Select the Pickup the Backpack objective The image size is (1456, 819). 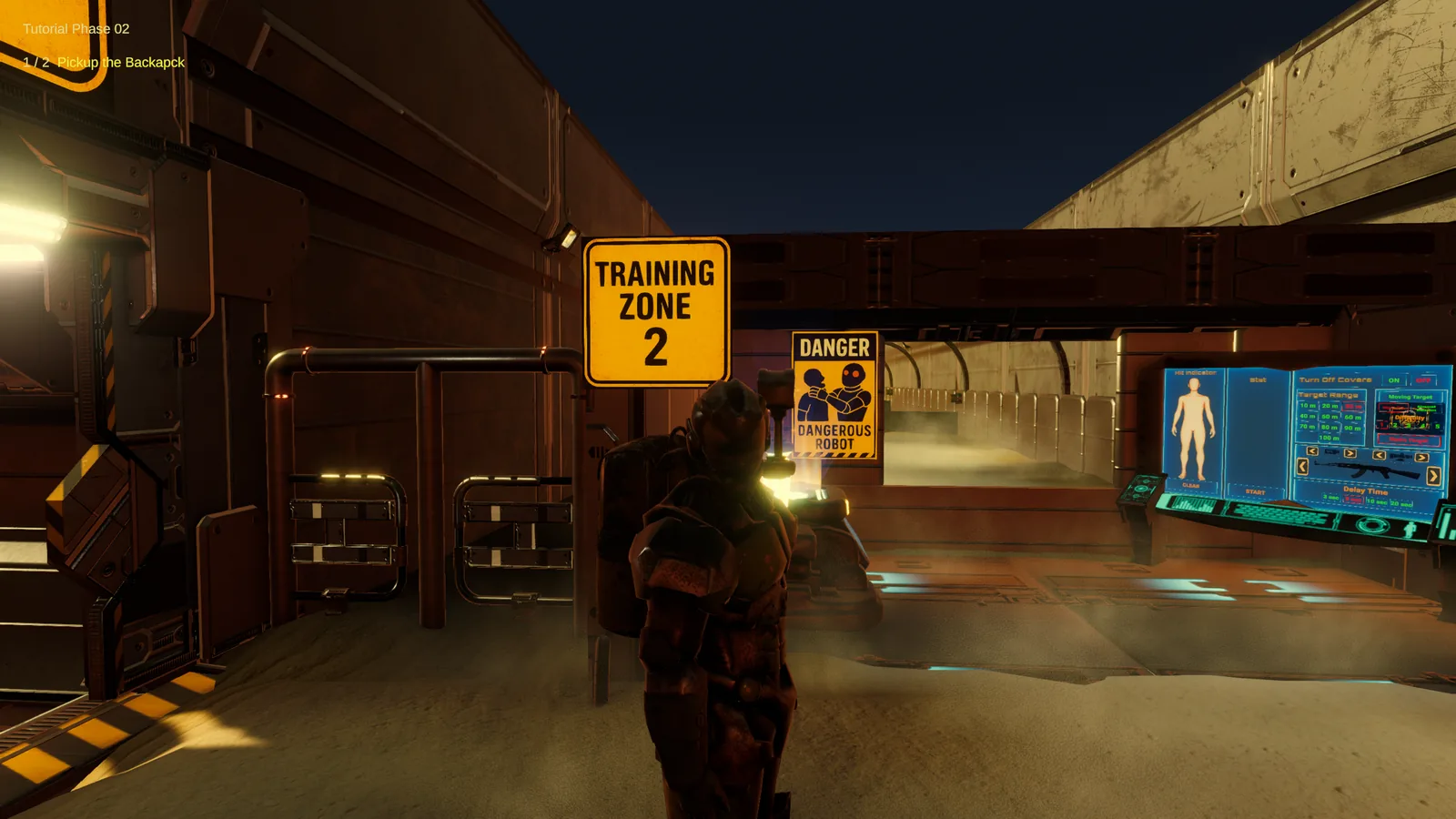tap(120, 62)
